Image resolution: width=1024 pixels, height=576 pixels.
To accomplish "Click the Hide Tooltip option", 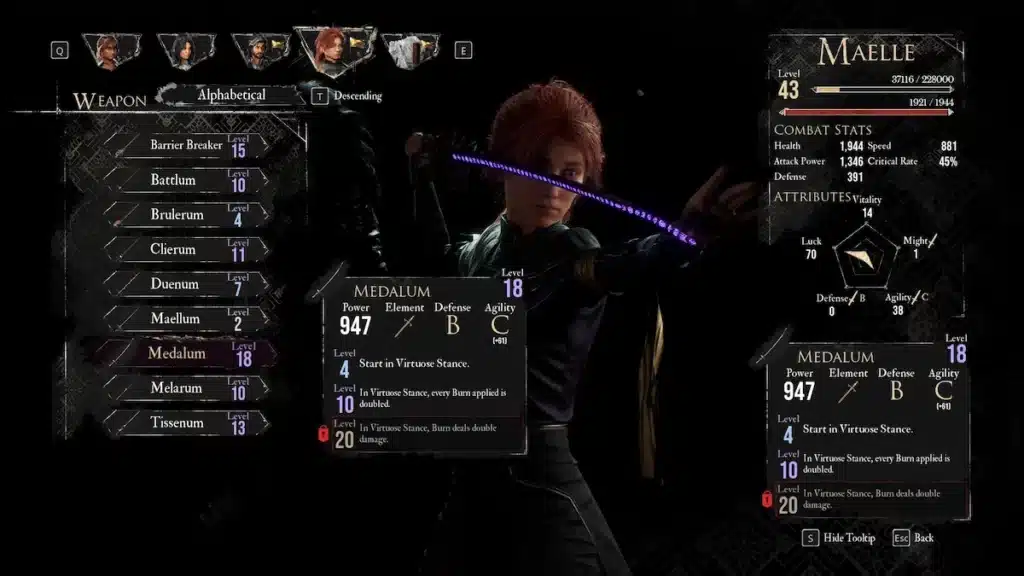I will click(x=838, y=538).
